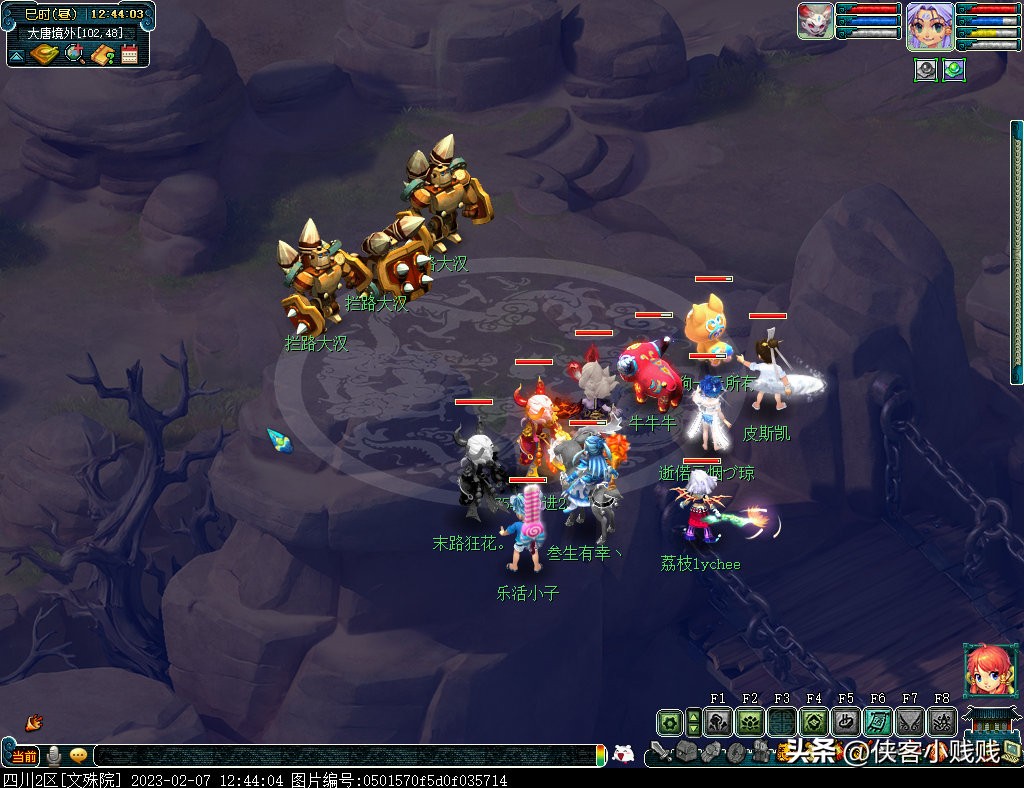
Task: Switch the chat channel via 当前 button
Action: (23, 756)
